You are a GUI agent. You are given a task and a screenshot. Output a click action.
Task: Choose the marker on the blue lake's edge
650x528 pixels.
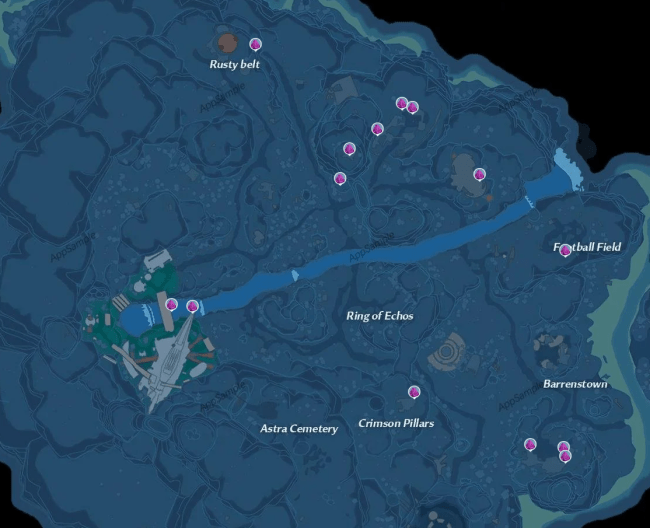pos(171,304)
